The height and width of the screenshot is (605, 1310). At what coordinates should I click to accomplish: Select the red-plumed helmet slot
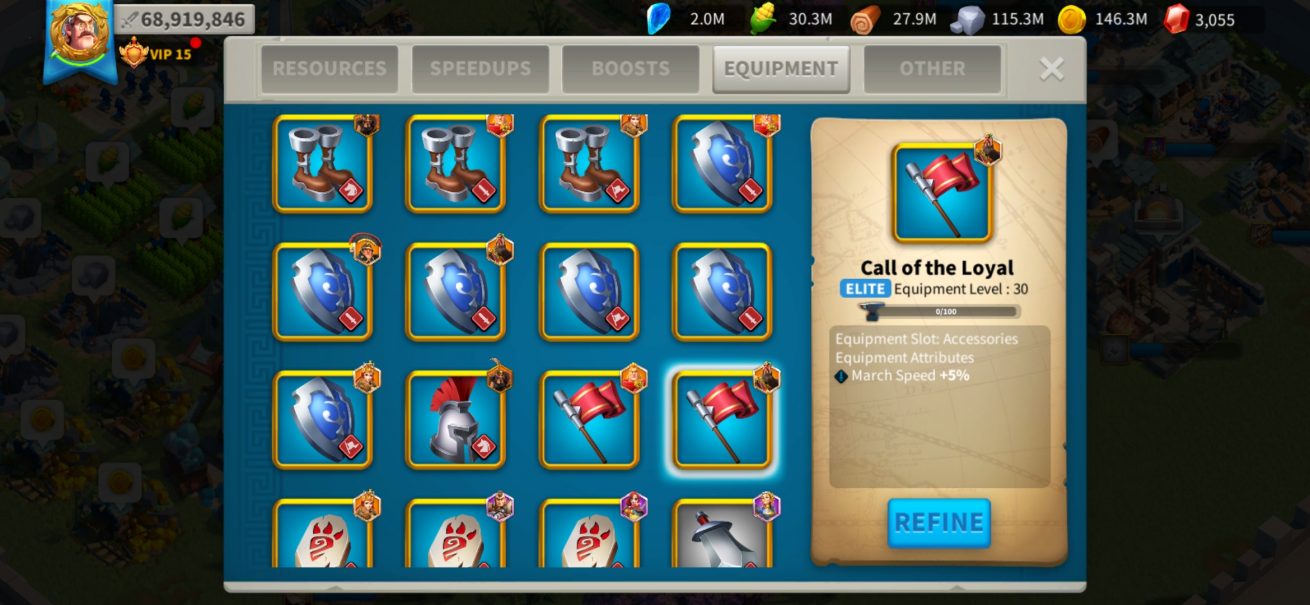(455, 420)
